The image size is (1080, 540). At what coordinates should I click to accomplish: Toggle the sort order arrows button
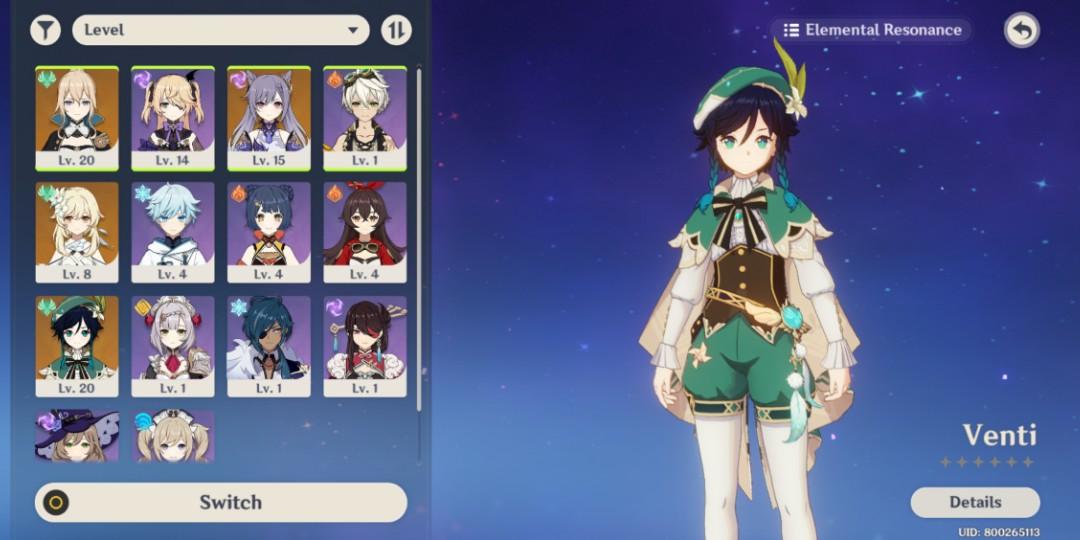point(396,30)
